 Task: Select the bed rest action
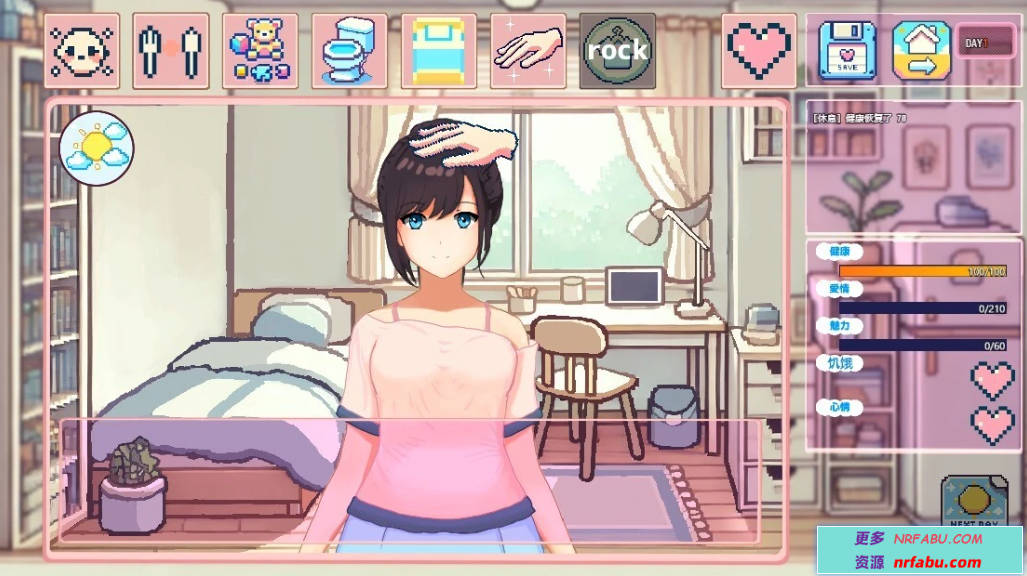click(x=439, y=50)
